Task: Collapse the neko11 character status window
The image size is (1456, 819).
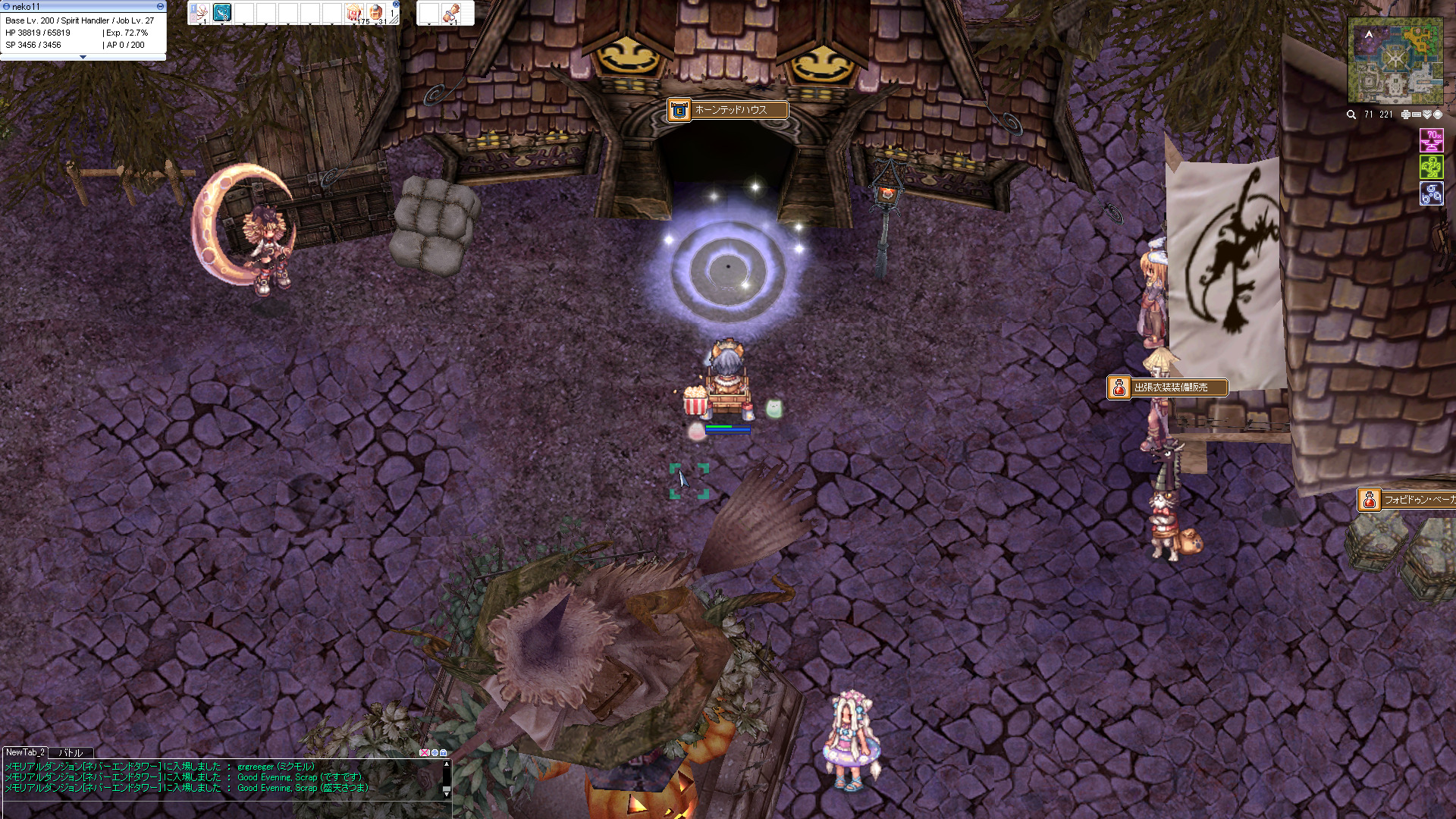Action: point(160,6)
